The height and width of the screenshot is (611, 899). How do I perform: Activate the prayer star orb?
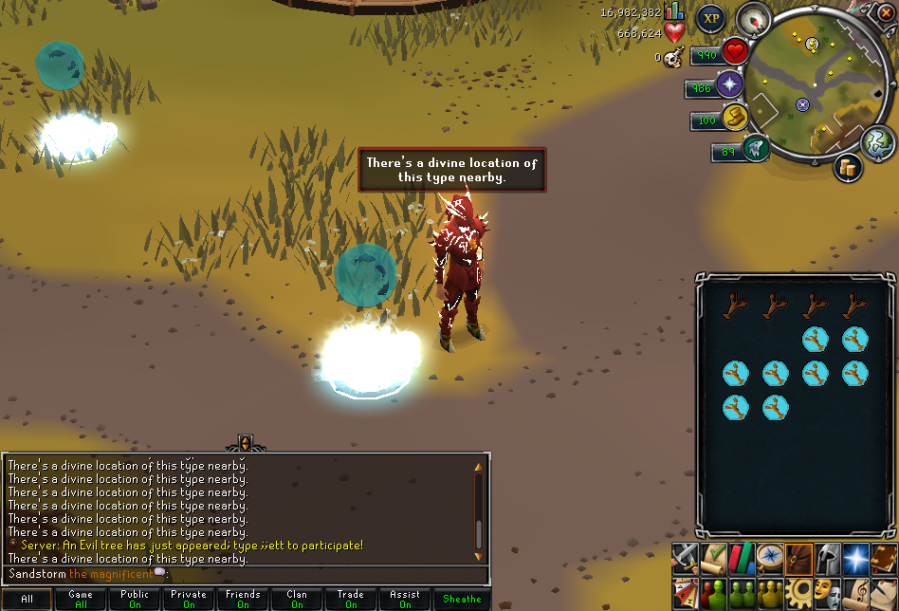pyautogui.click(x=730, y=84)
